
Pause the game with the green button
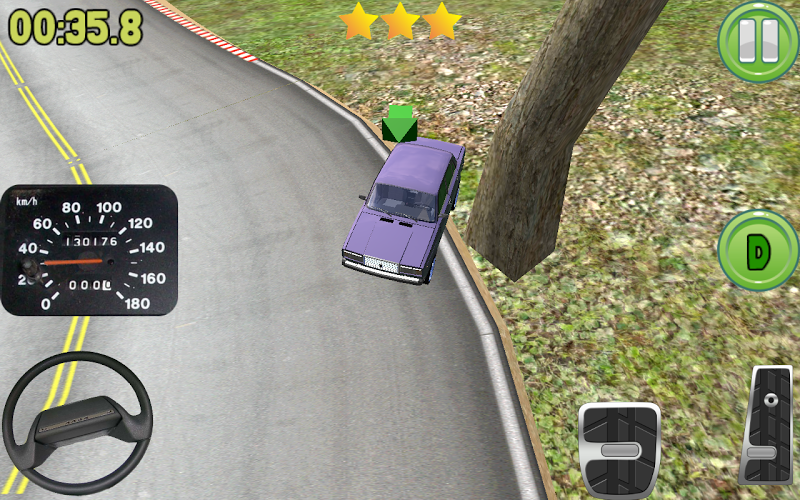point(757,42)
